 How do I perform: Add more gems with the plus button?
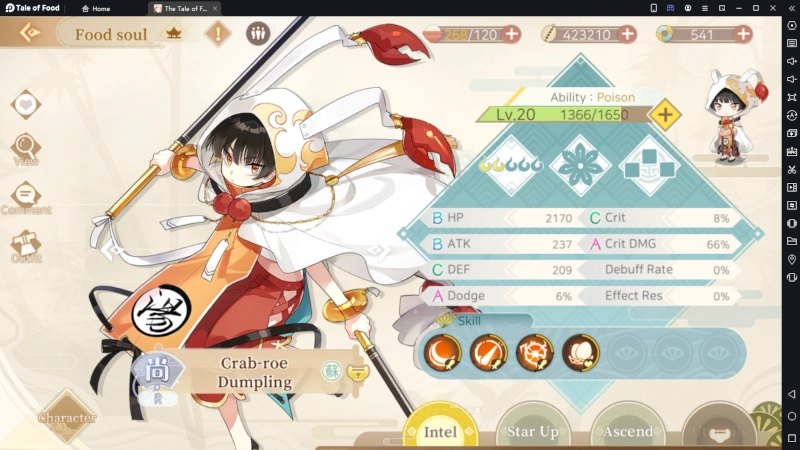(743, 34)
